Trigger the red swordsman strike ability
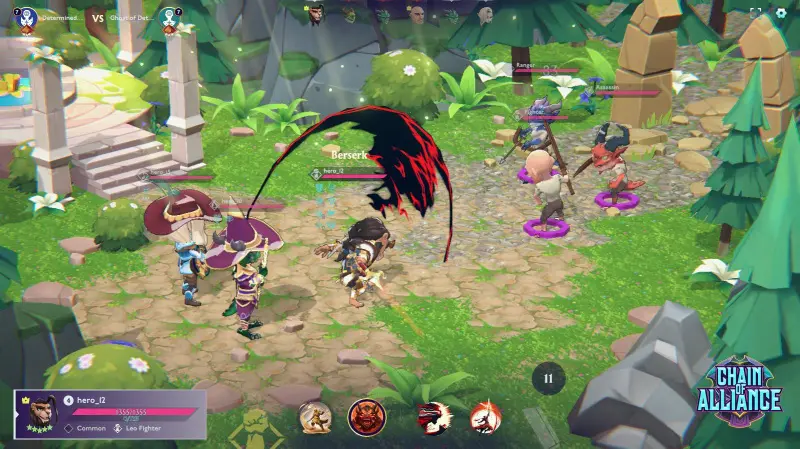This screenshot has width=800, height=449. coord(485,416)
